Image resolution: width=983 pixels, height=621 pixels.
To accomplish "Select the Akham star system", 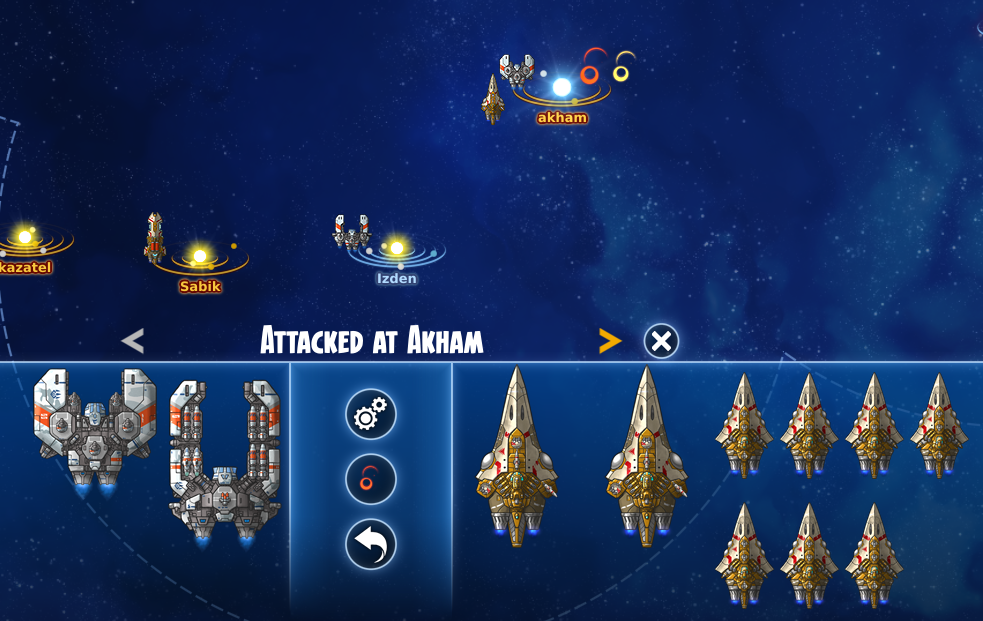I will click(x=562, y=88).
